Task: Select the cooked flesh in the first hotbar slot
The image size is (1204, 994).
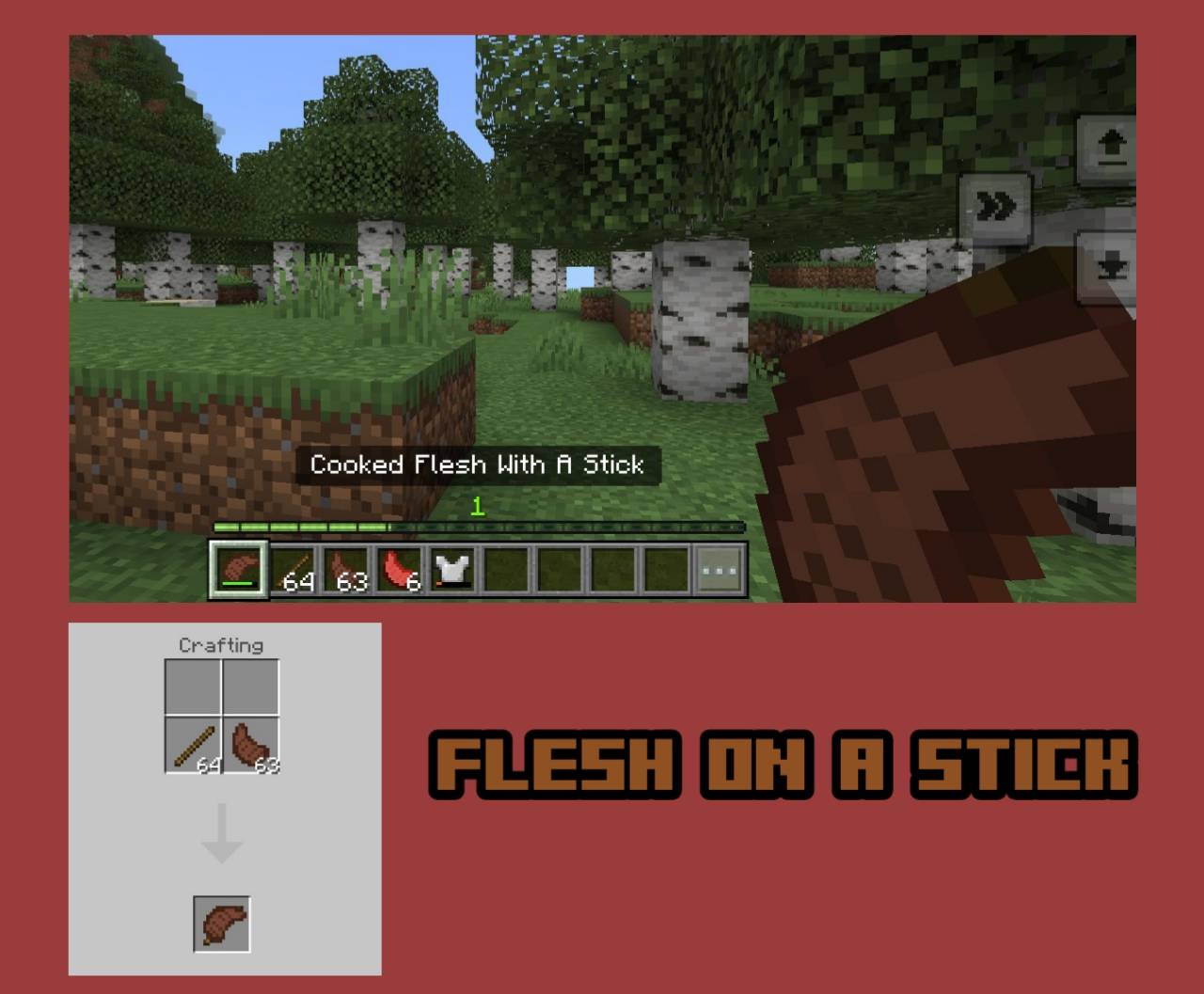Action: coord(238,566)
